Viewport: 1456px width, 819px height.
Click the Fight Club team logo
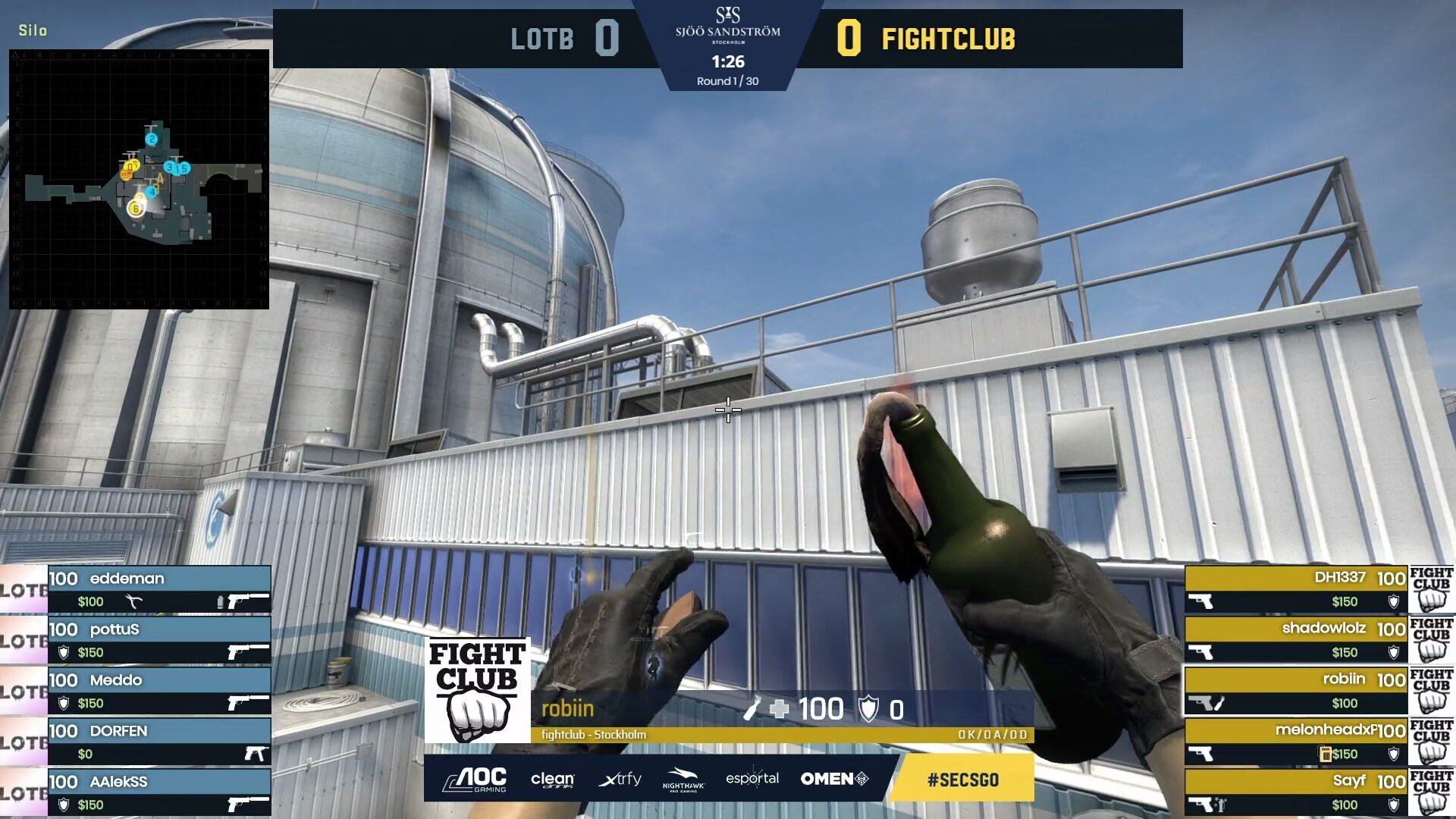pyautogui.click(x=477, y=690)
